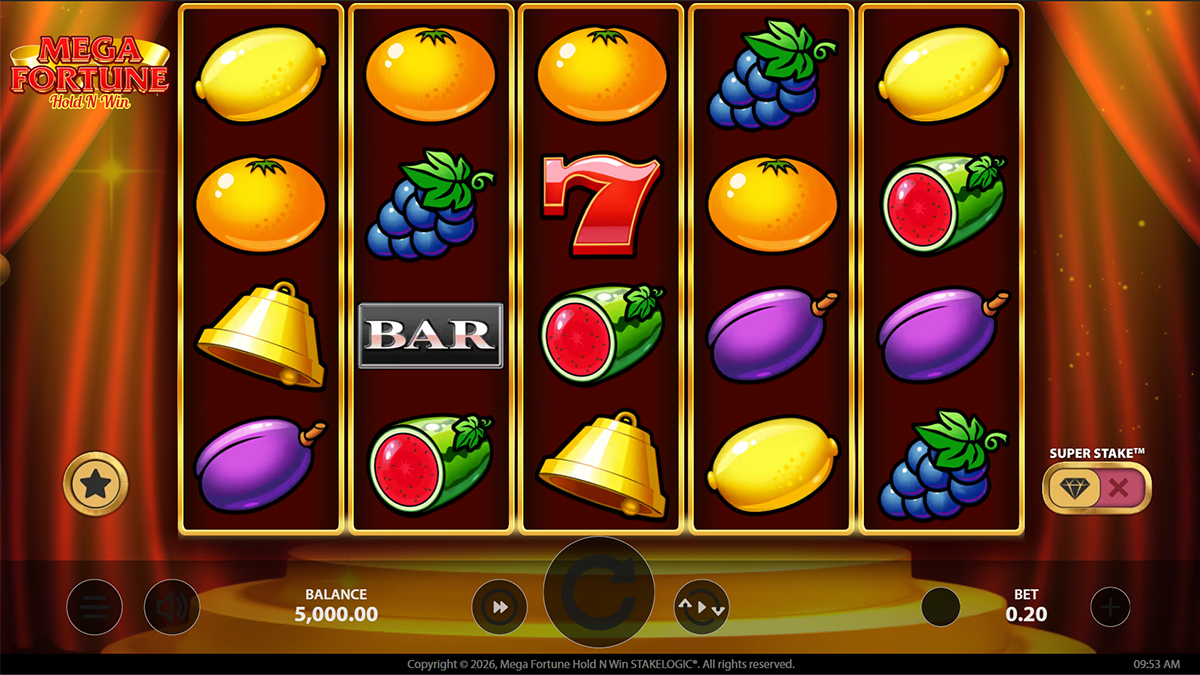This screenshot has height=675, width=1200.
Task: Open the hamburger menu
Action: 95,606
